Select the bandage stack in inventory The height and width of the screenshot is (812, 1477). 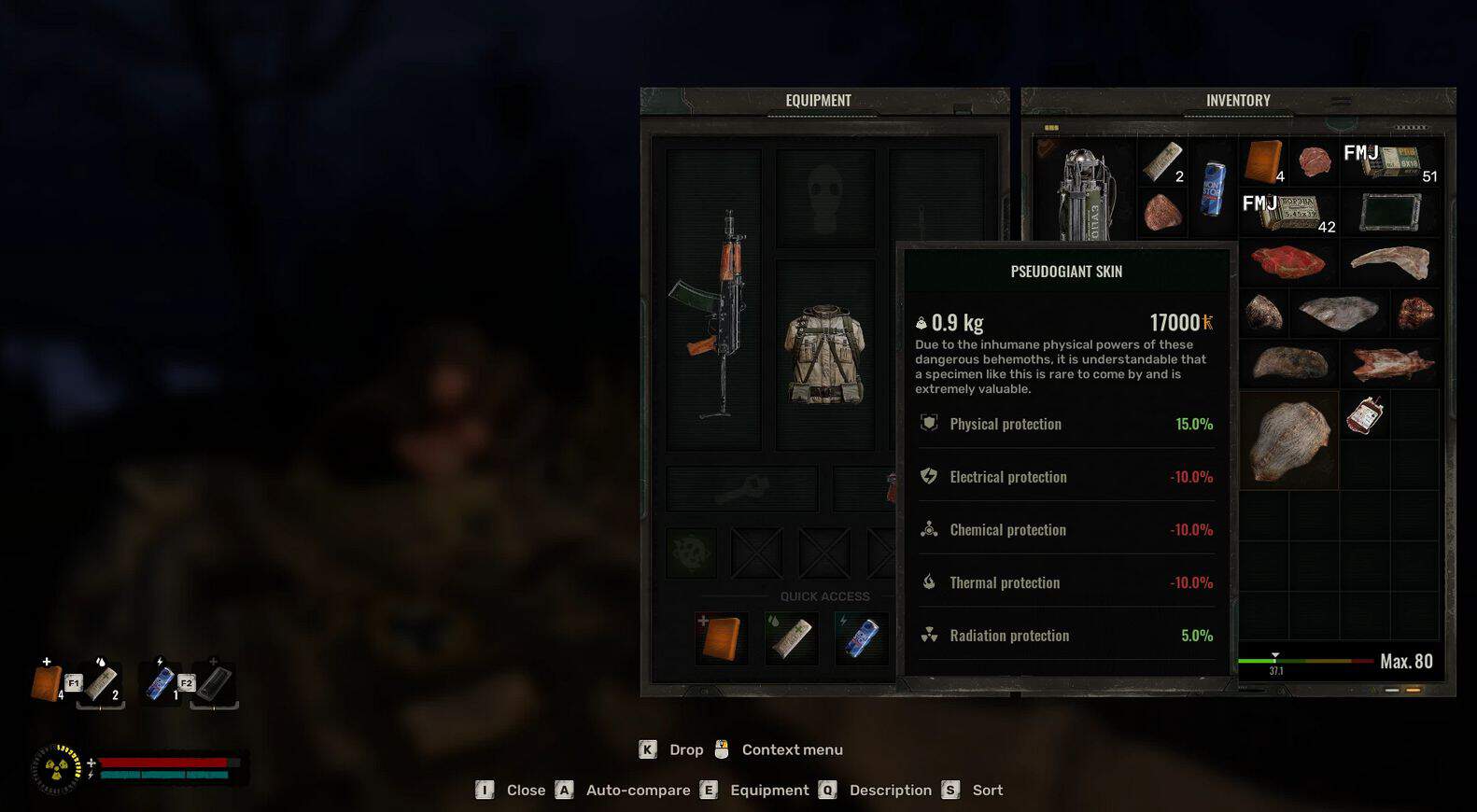pos(1162,161)
